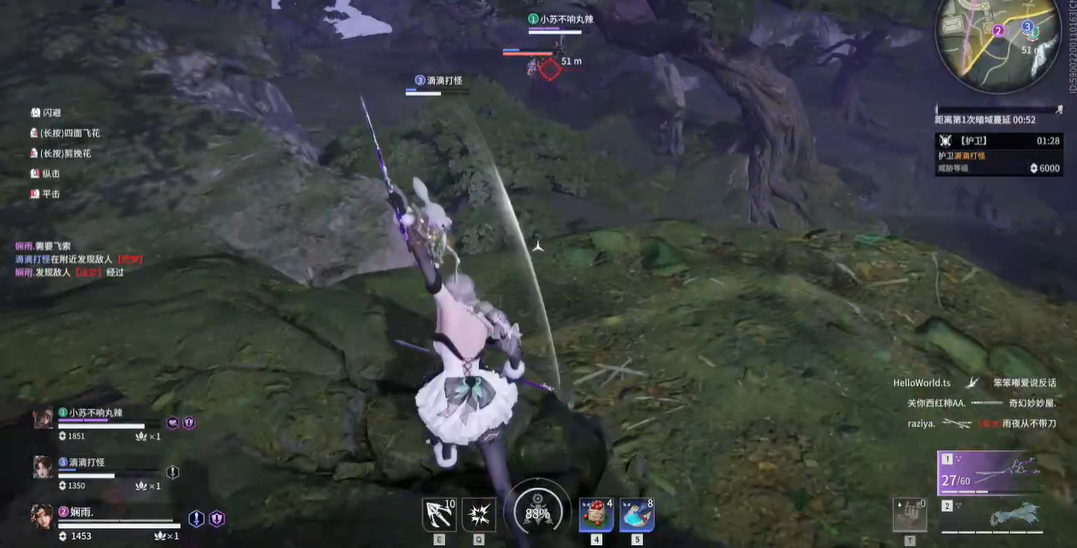1077x548 pixels.
Task: Click player marker 2 on minimap
Action: 997,31
